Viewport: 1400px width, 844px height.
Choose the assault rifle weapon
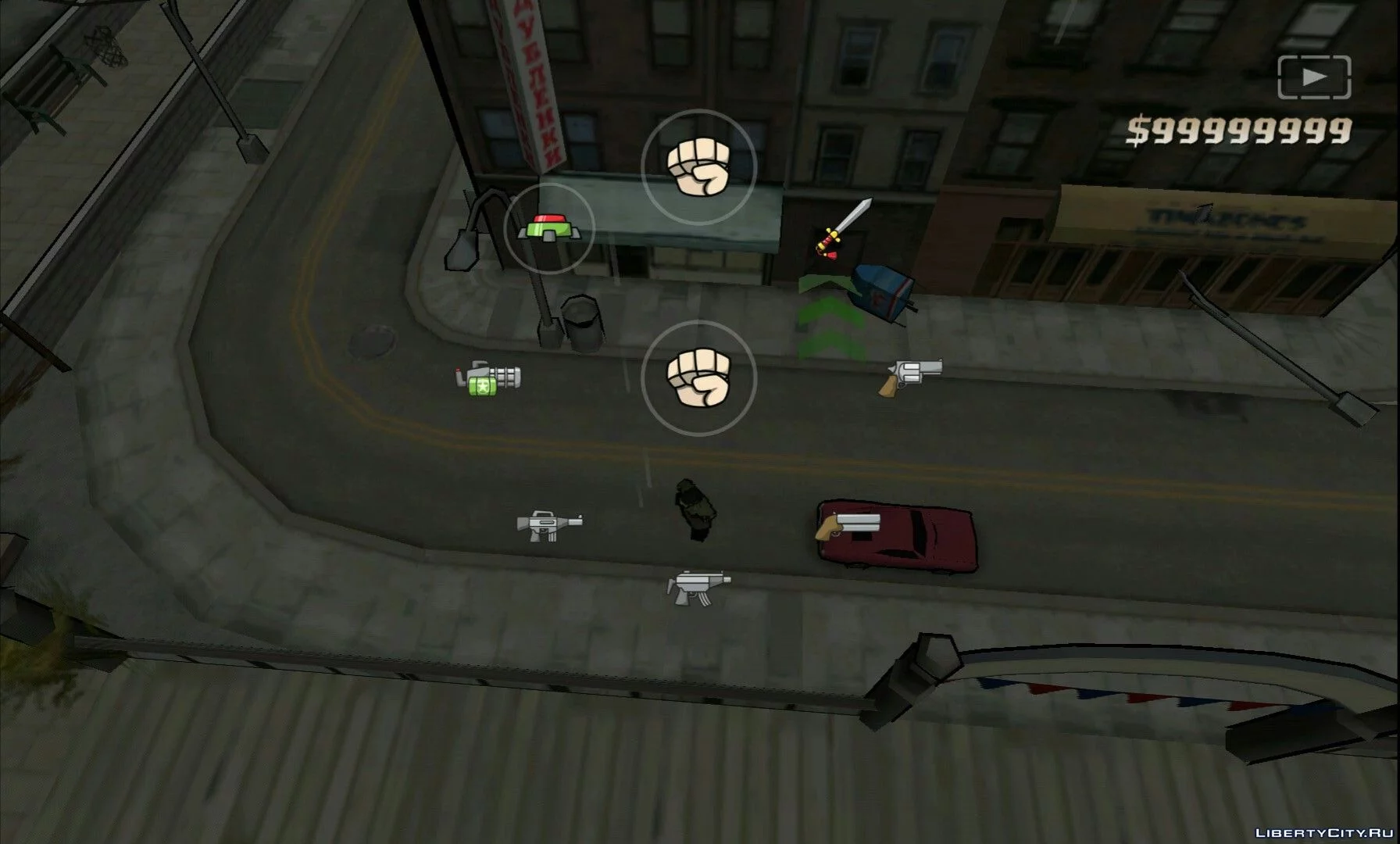pyautogui.click(x=549, y=524)
